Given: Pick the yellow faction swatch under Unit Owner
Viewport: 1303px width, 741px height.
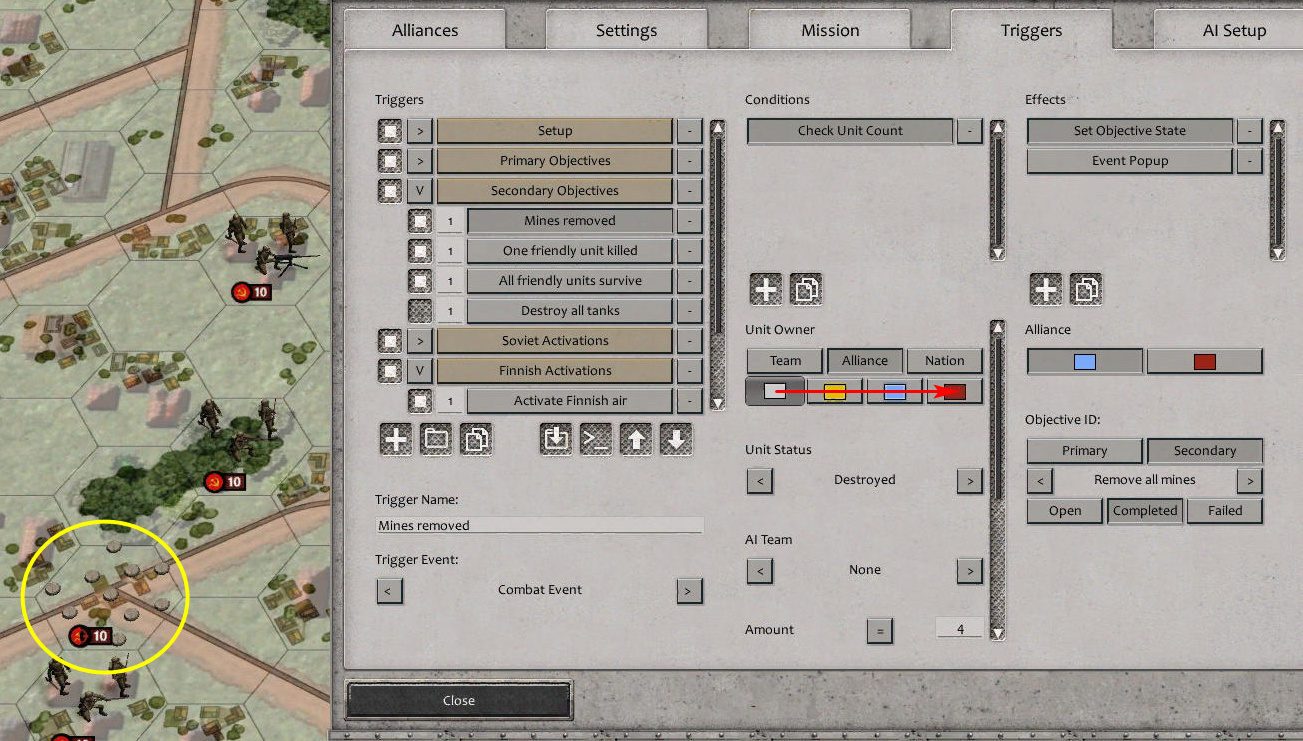Looking at the screenshot, I should coord(835,391).
